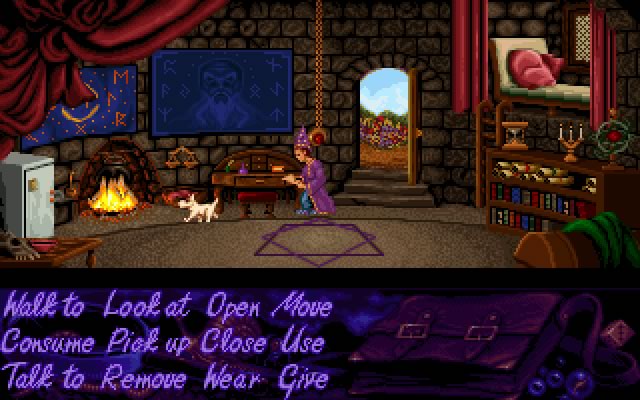Activate the "Close" verb
Viewport: 640px width, 400px height.
point(235,342)
